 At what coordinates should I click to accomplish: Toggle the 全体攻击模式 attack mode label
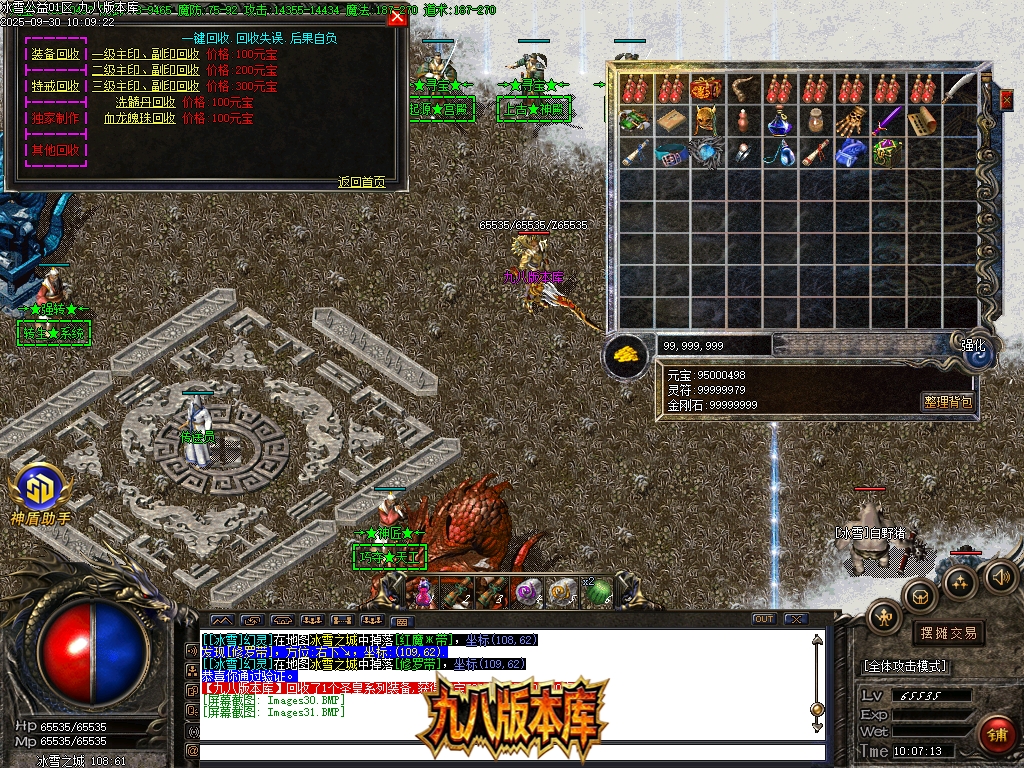[904, 666]
